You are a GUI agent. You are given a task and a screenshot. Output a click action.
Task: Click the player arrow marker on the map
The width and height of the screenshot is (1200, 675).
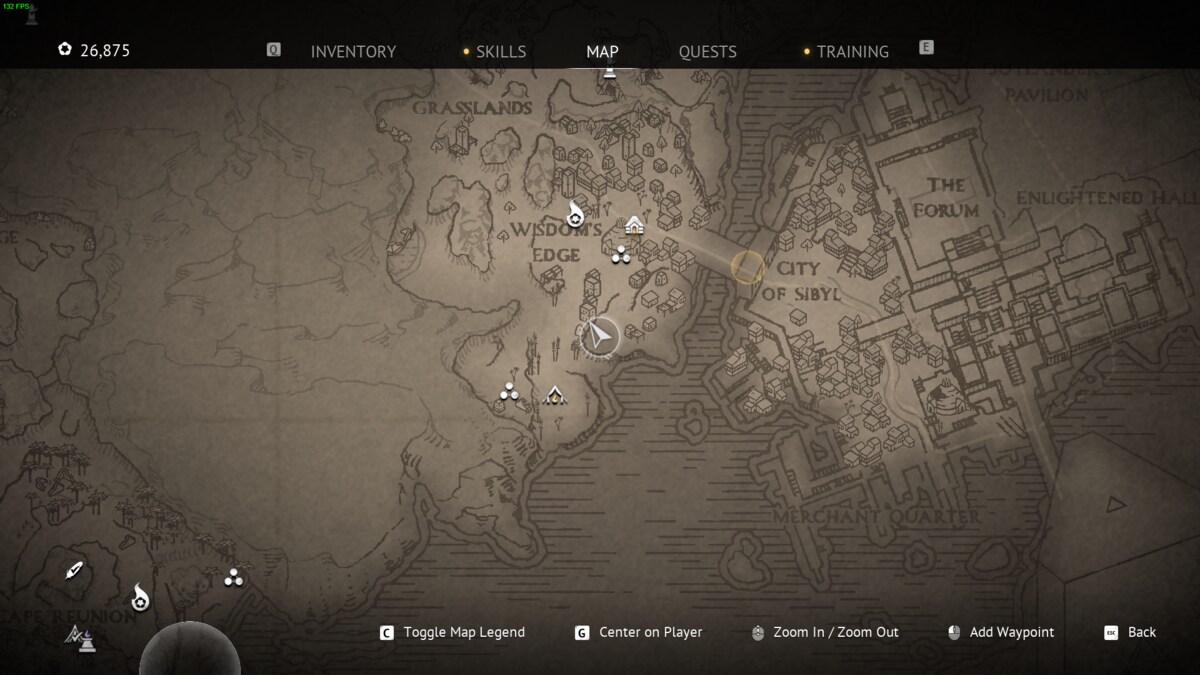(x=600, y=337)
